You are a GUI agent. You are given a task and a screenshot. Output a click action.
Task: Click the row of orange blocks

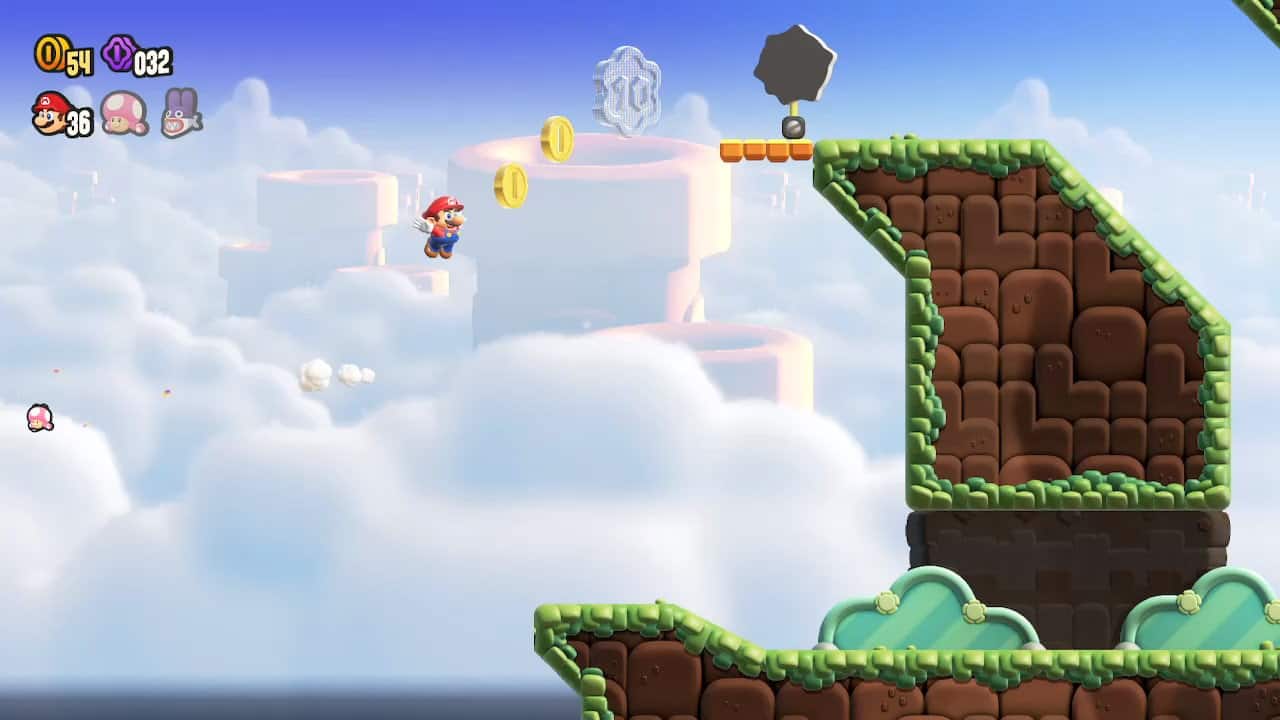pyautogui.click(x=765, y=148)
